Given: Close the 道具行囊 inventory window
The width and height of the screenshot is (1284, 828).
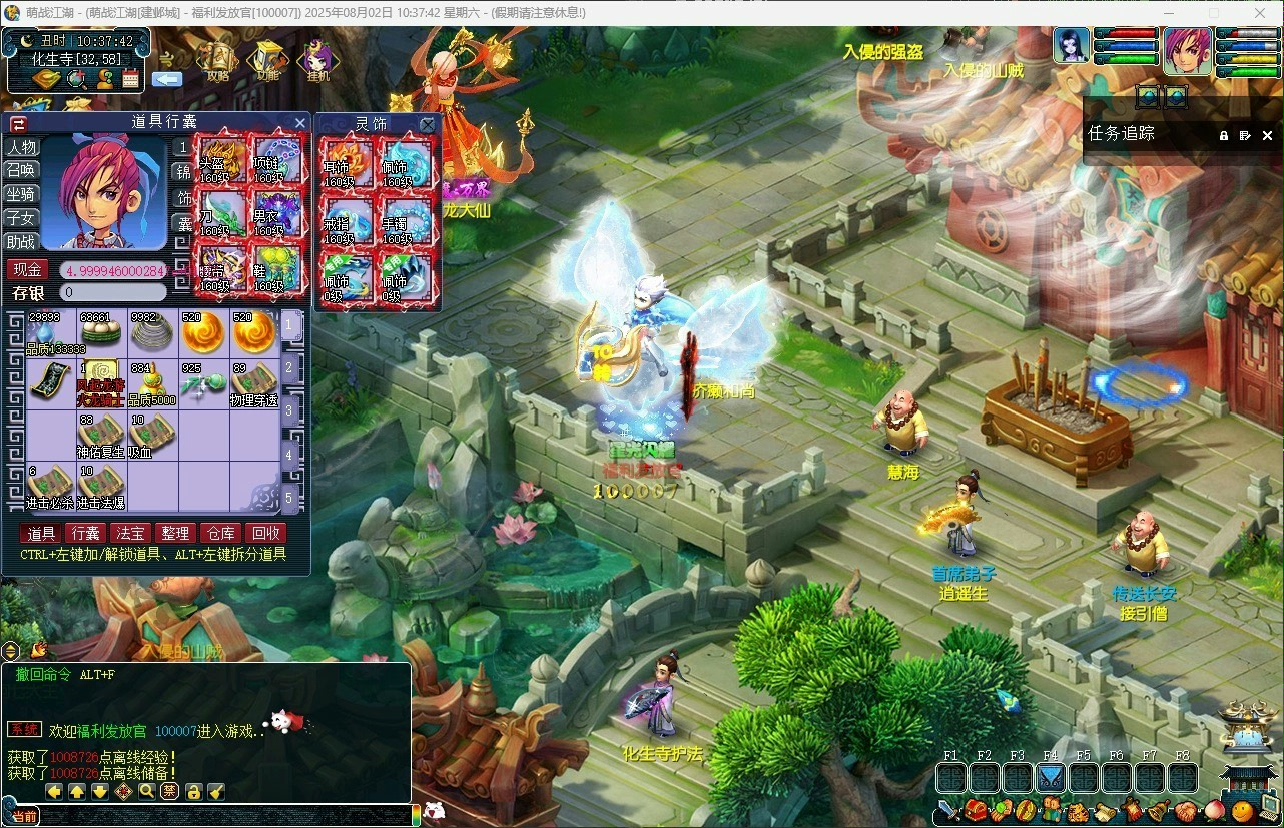Looking at the screenshot, I should pos(299,123).
